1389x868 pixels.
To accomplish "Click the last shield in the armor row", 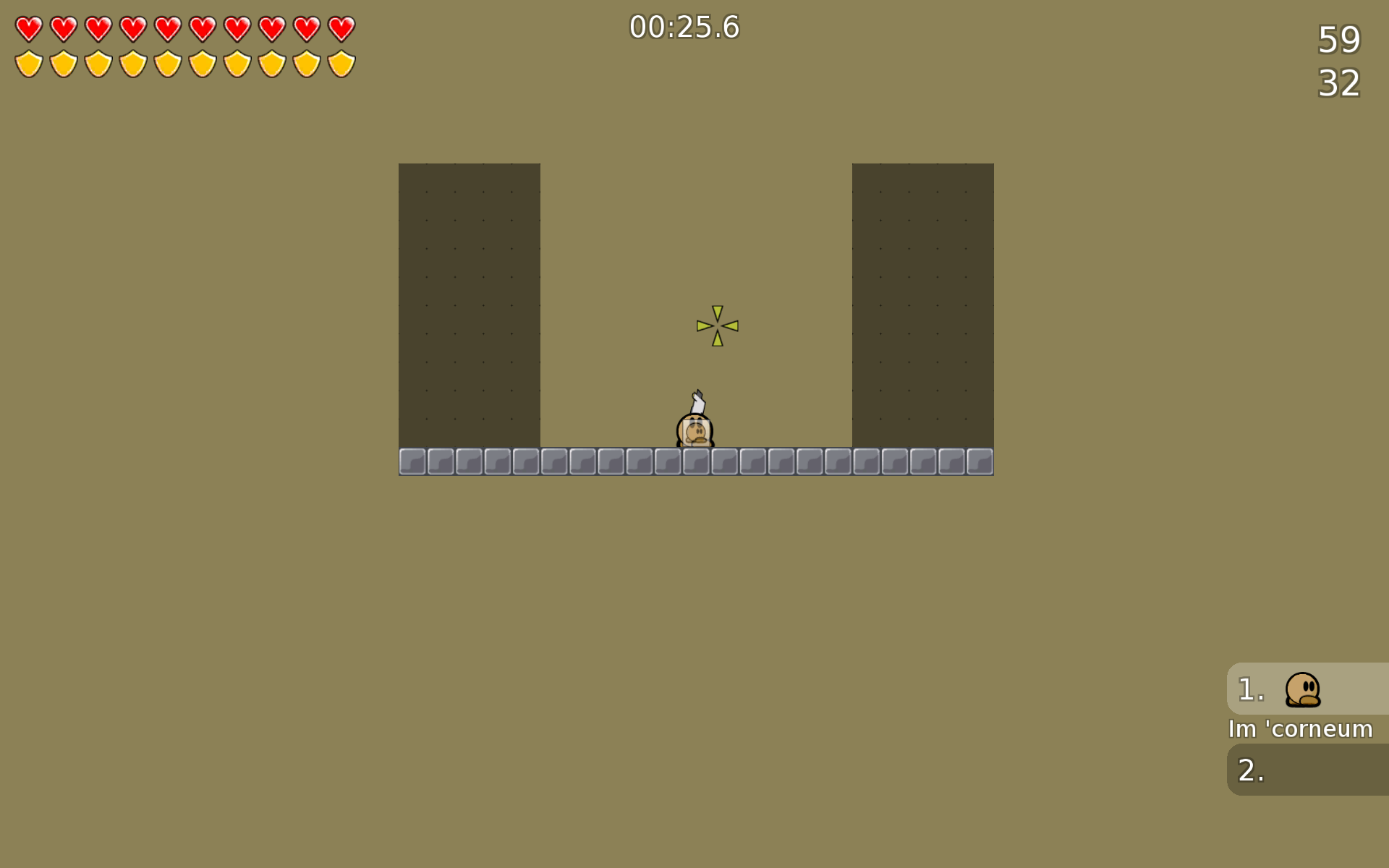I will tap(340, 64).
